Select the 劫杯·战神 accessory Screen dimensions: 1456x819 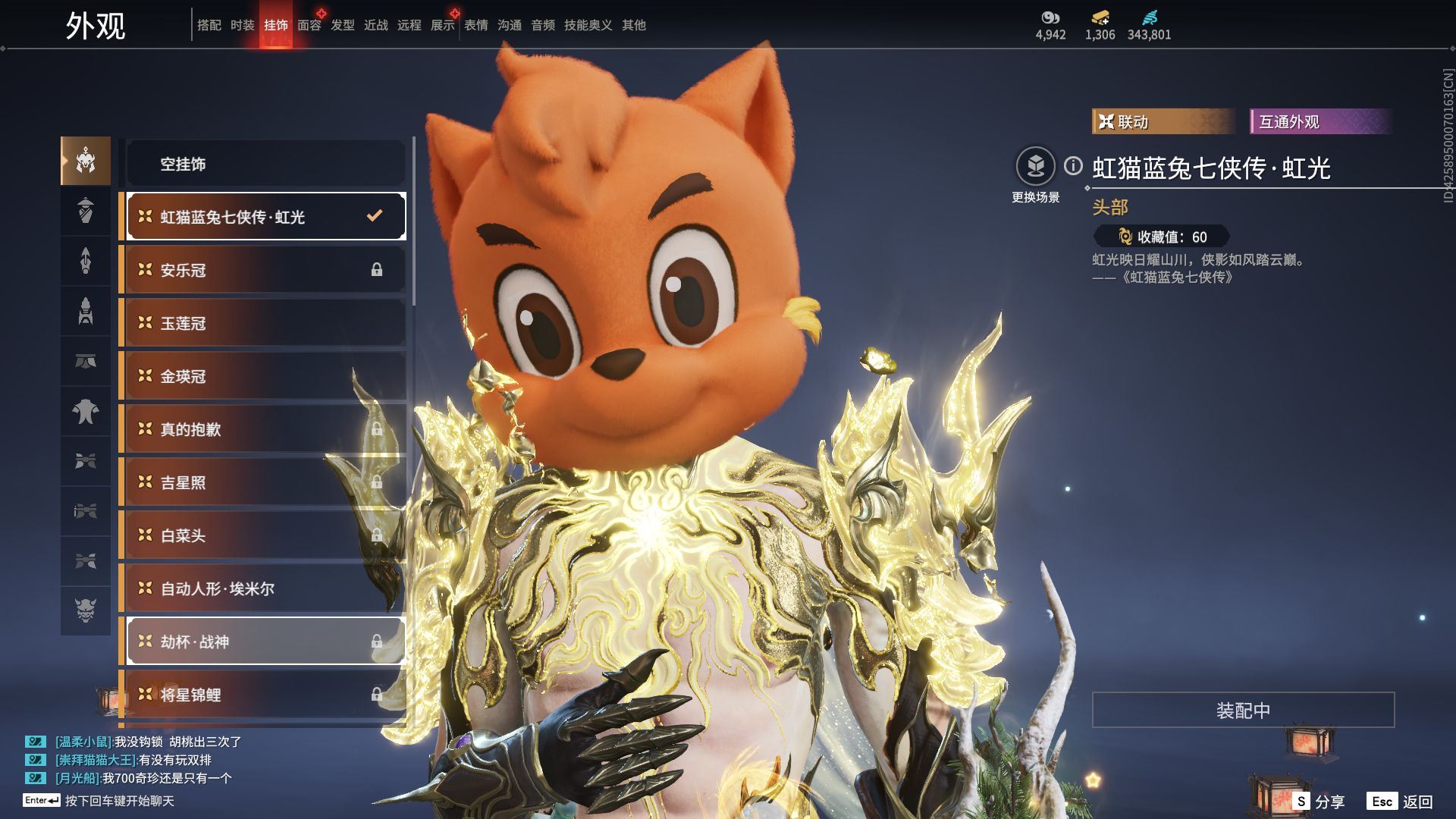[x=265, y=642]
